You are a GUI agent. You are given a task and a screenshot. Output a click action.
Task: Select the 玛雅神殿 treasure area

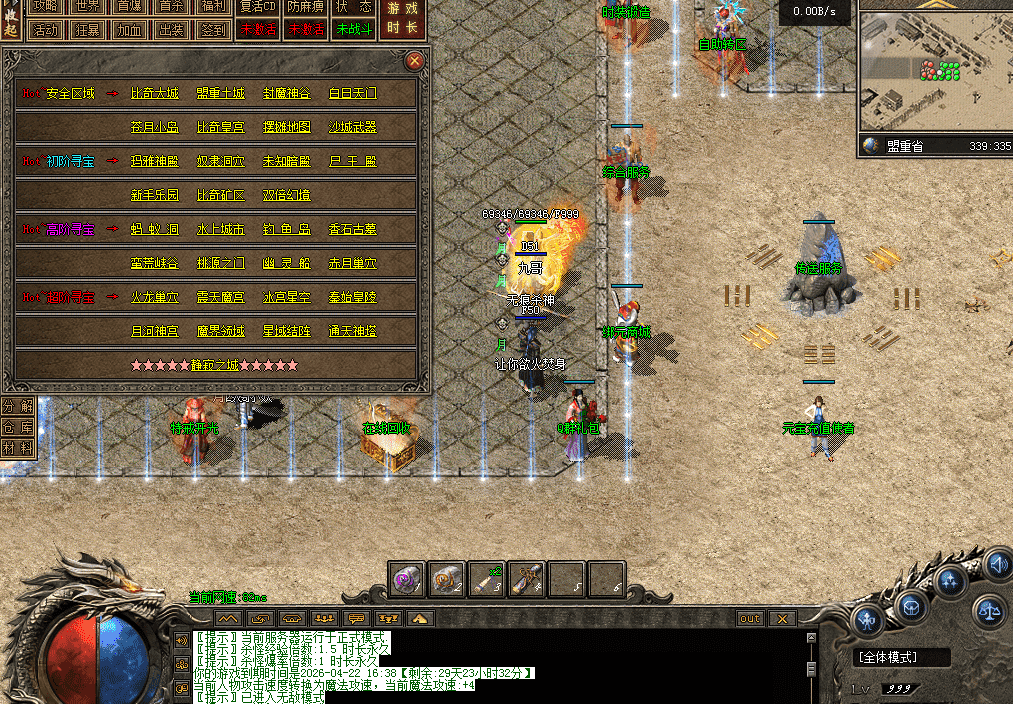point(155,162)
